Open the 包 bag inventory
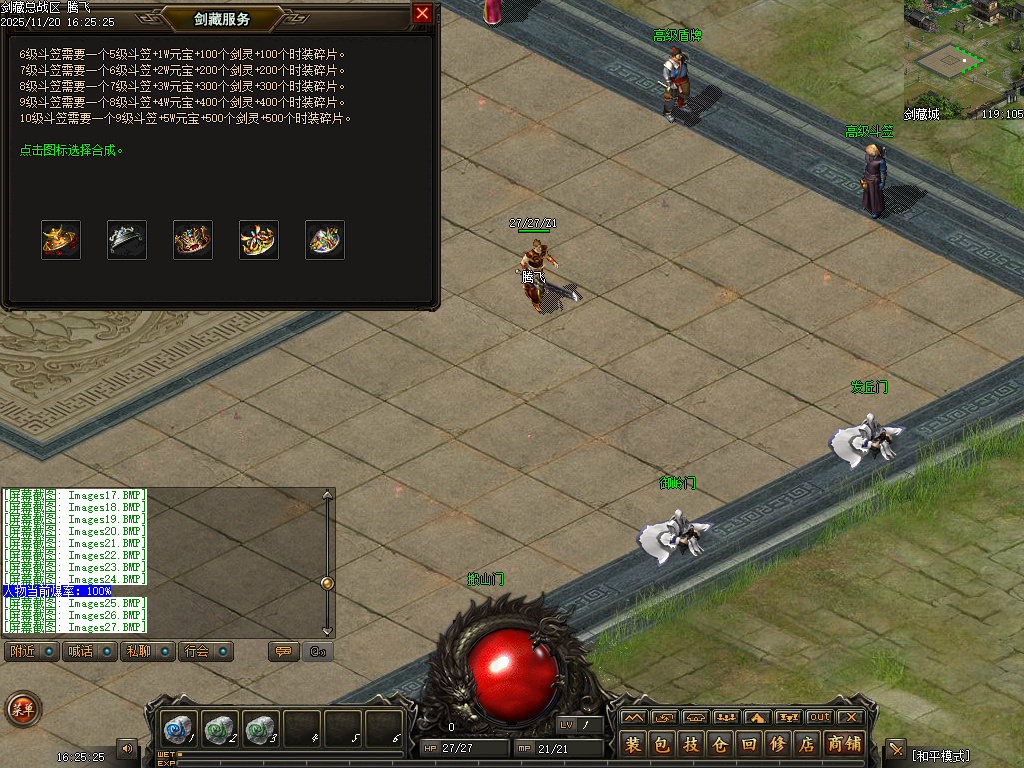 tap(662, 744)
